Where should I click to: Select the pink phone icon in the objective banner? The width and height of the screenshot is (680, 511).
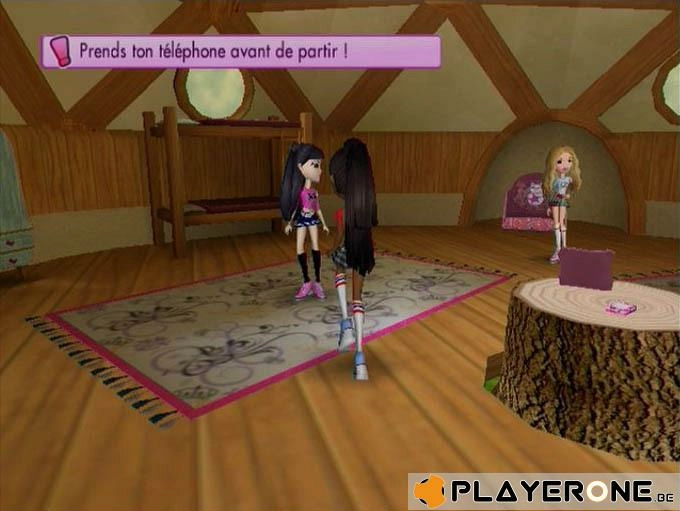pos(58,51)
